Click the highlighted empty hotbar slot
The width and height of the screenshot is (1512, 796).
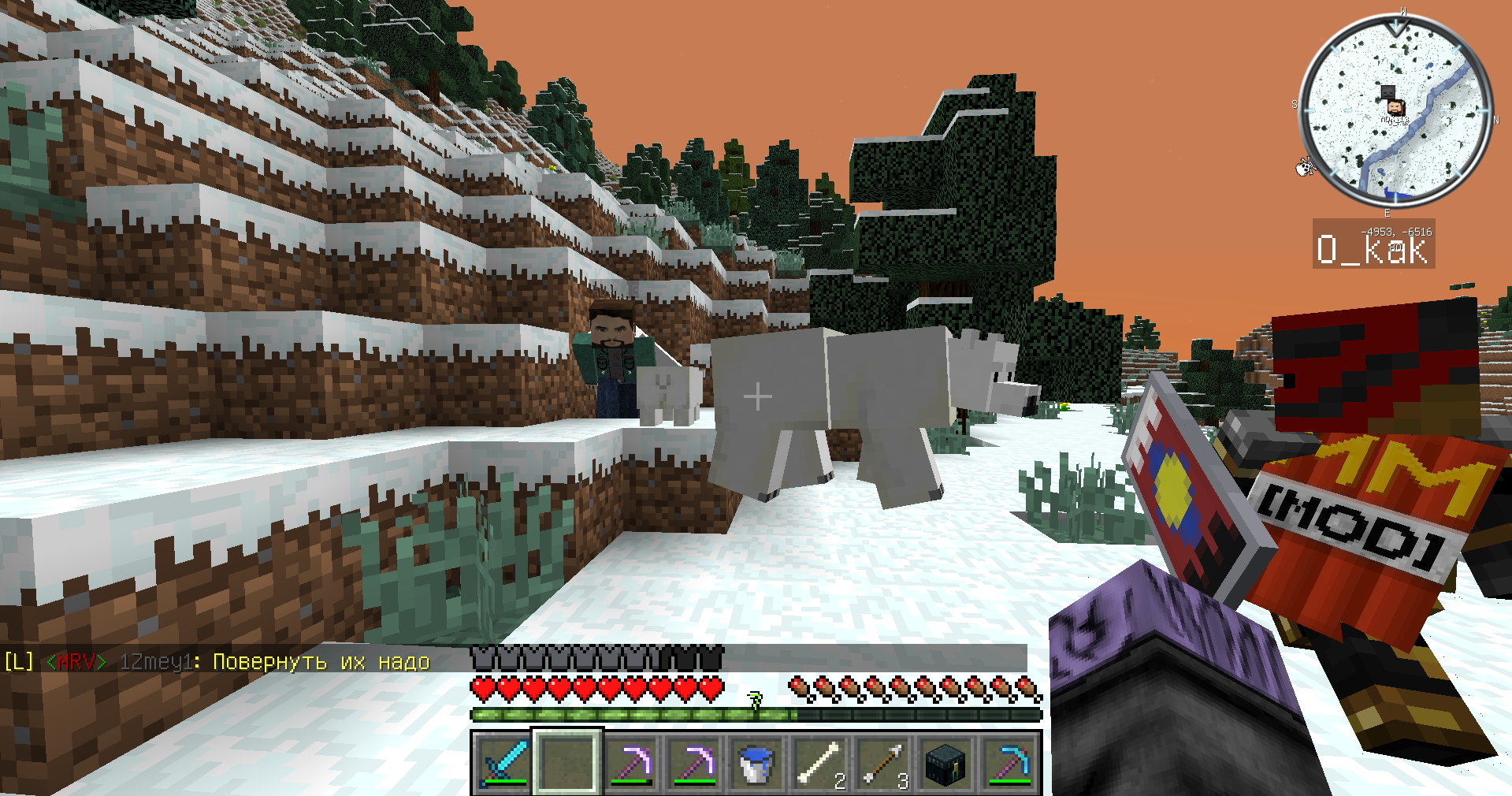[567, 762]
